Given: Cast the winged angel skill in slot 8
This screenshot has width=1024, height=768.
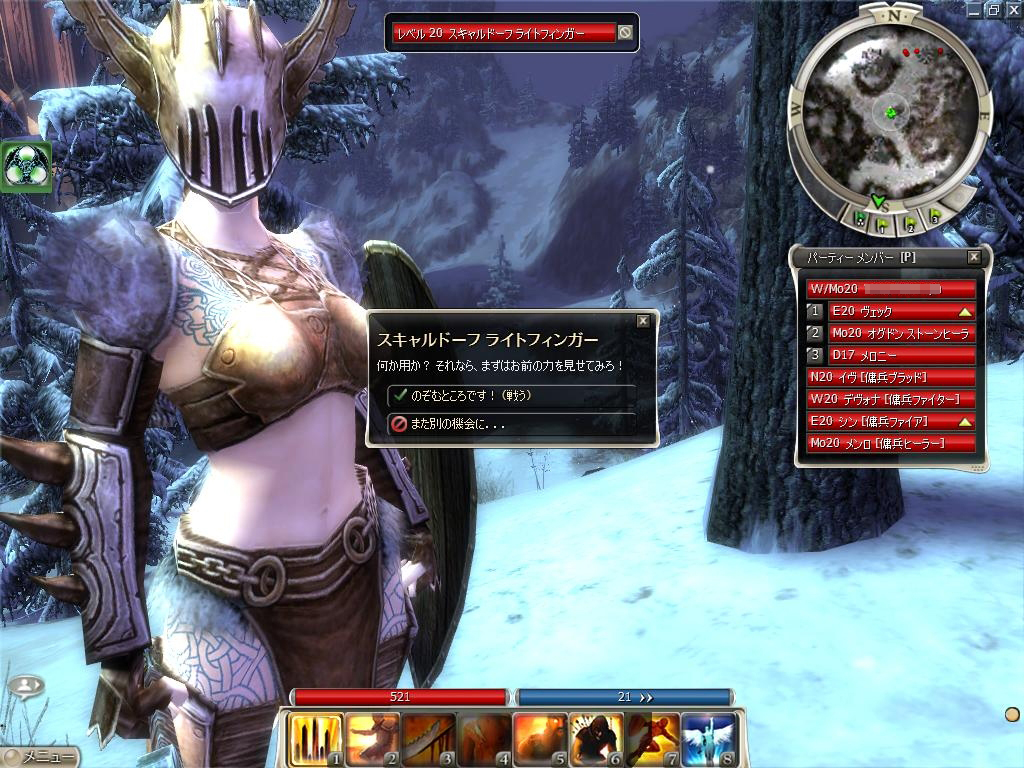Looking at the screenshot, I should [708, 738].
